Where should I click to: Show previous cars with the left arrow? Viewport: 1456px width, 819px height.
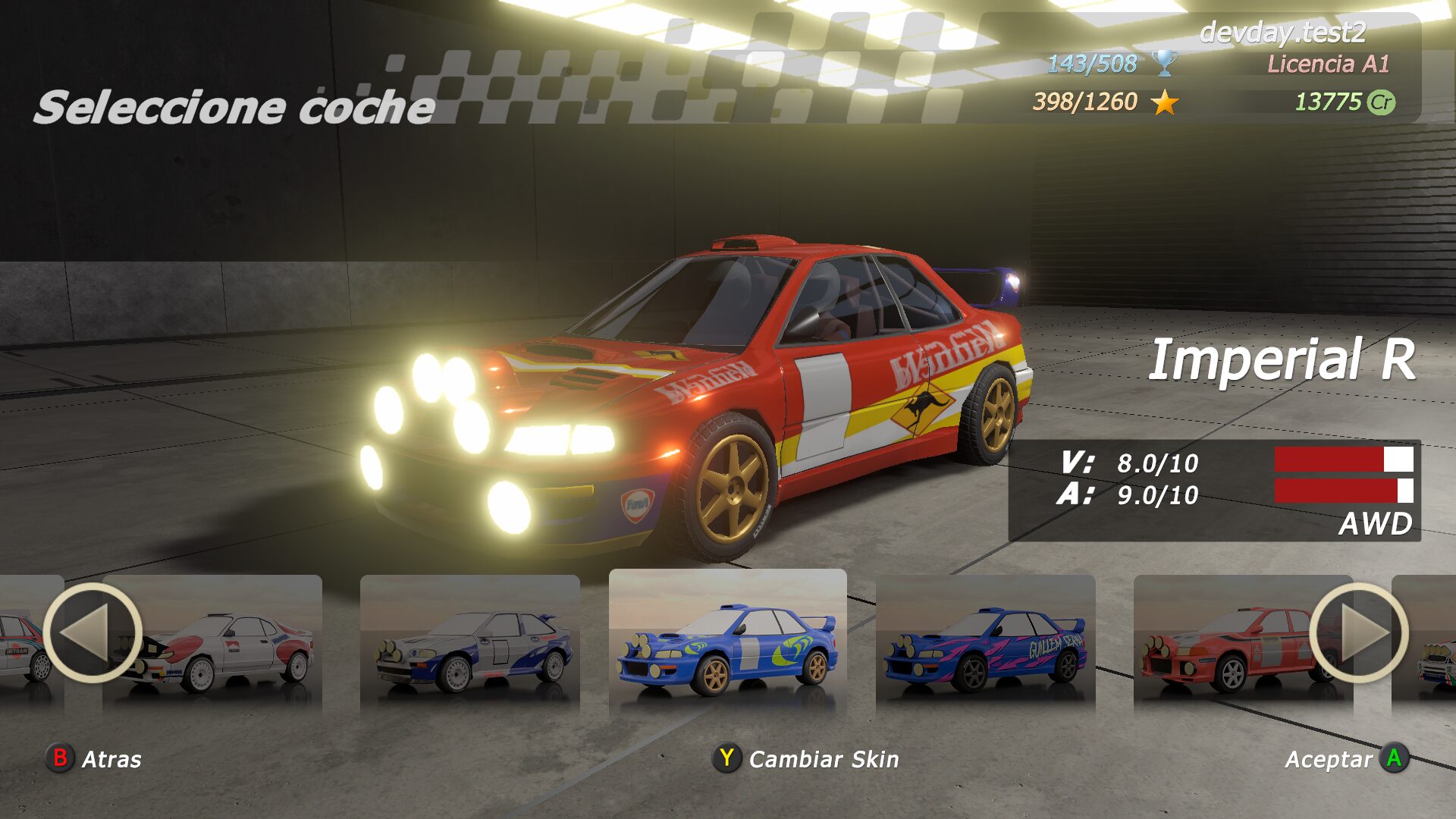[x=93, y=633]
